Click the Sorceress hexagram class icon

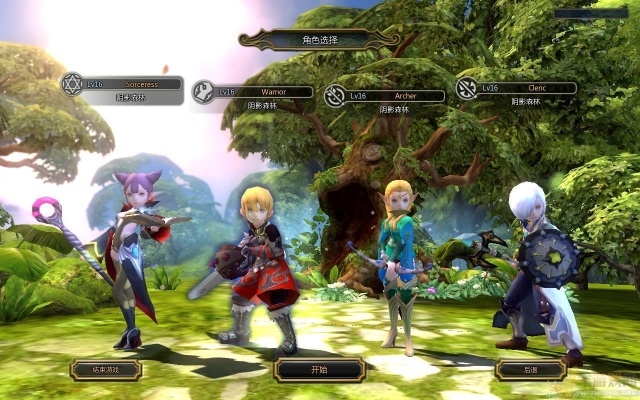tap(72, 84)
